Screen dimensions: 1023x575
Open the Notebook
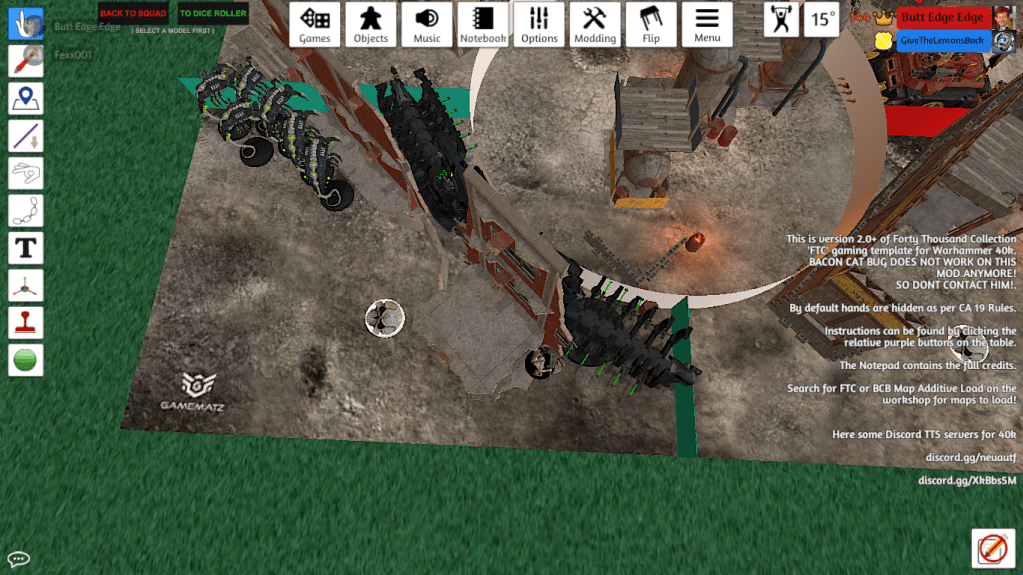[483, 24]
